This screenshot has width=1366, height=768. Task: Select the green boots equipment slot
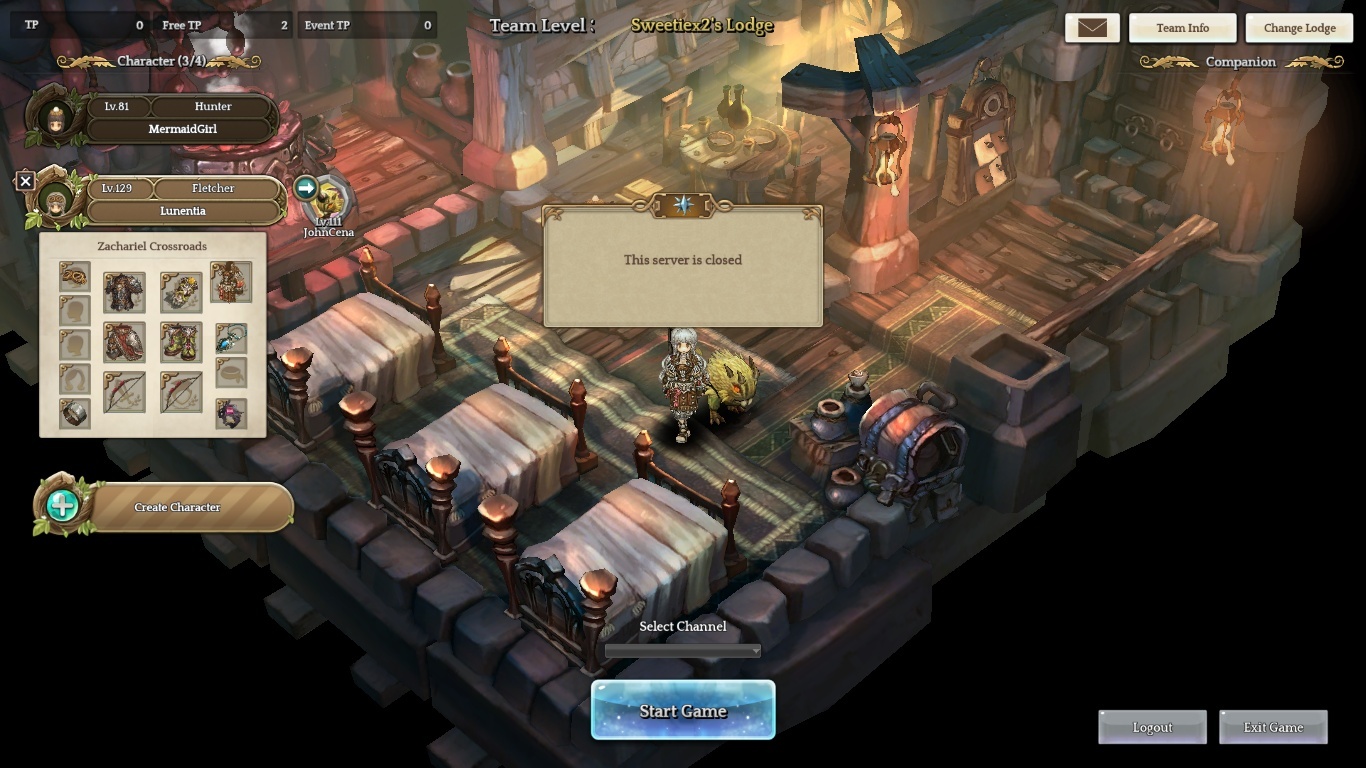coord(181,342)
